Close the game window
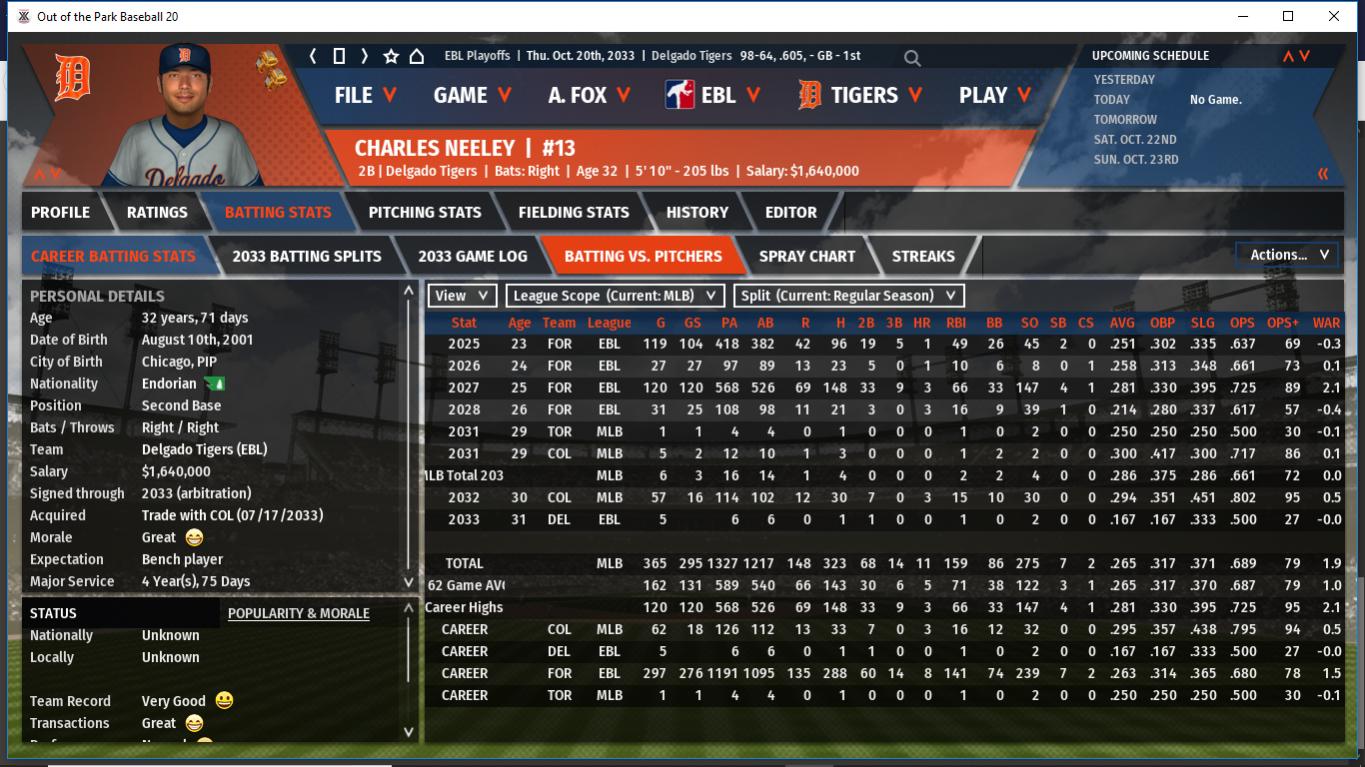The width and height of the screenshot is (1365, 767). click(x=1333, y=16)
